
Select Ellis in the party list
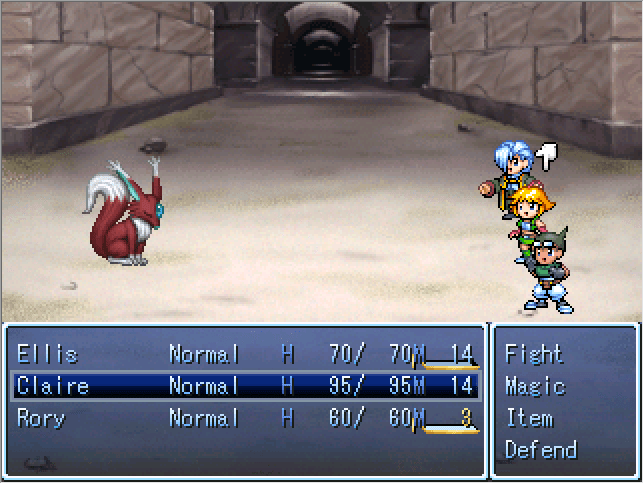tap(243, 354)
